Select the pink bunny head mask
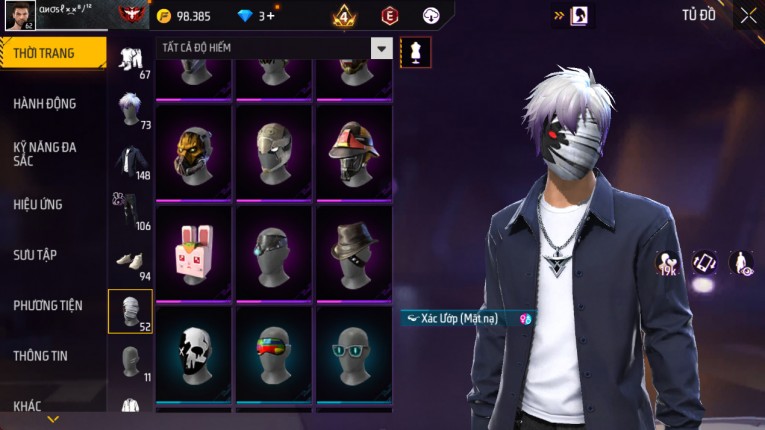Image resolution: width=765 pixels, height=430 pixels. coord(195,251)
